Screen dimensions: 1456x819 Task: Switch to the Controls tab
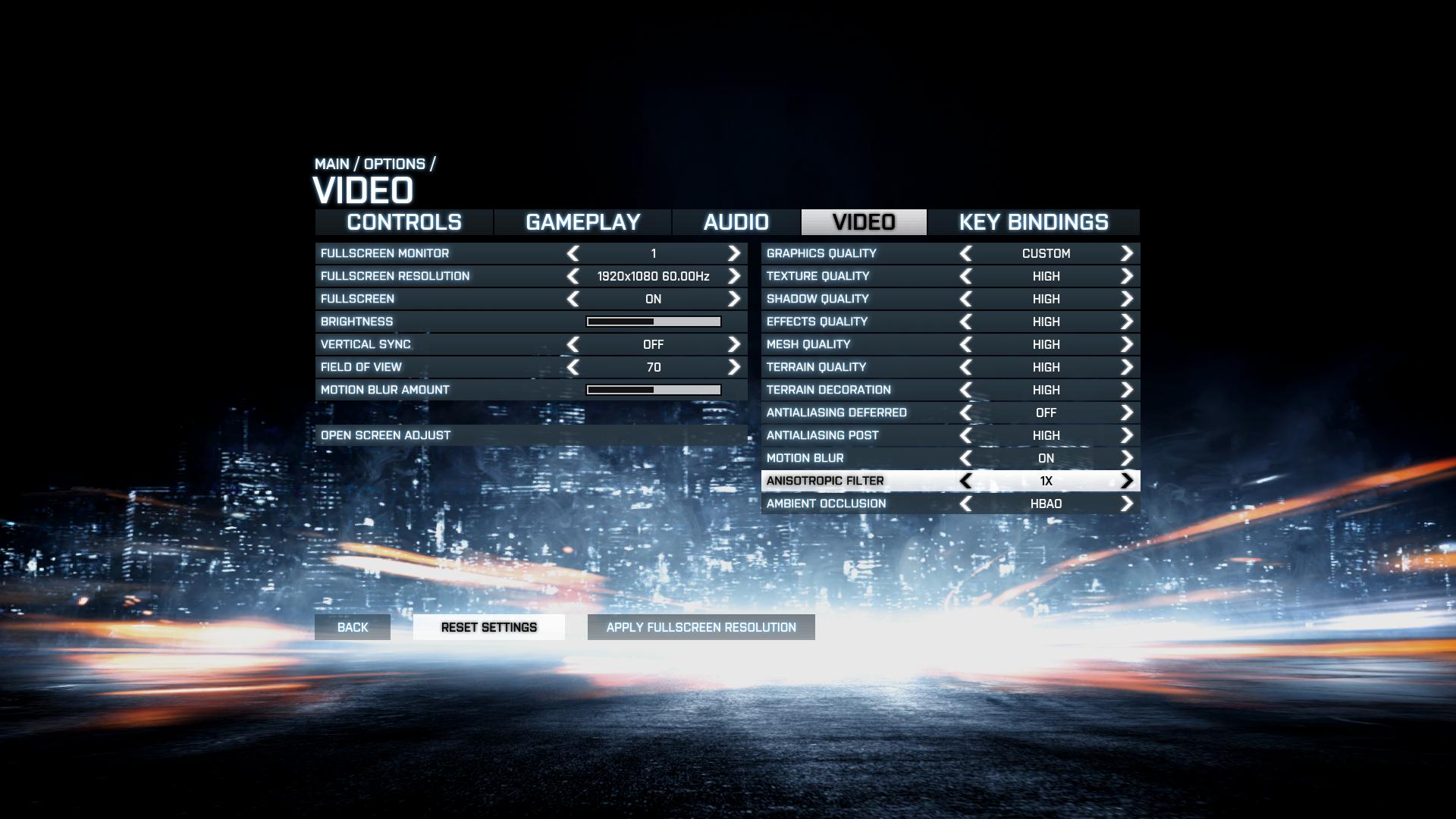(x=404, y=222)
